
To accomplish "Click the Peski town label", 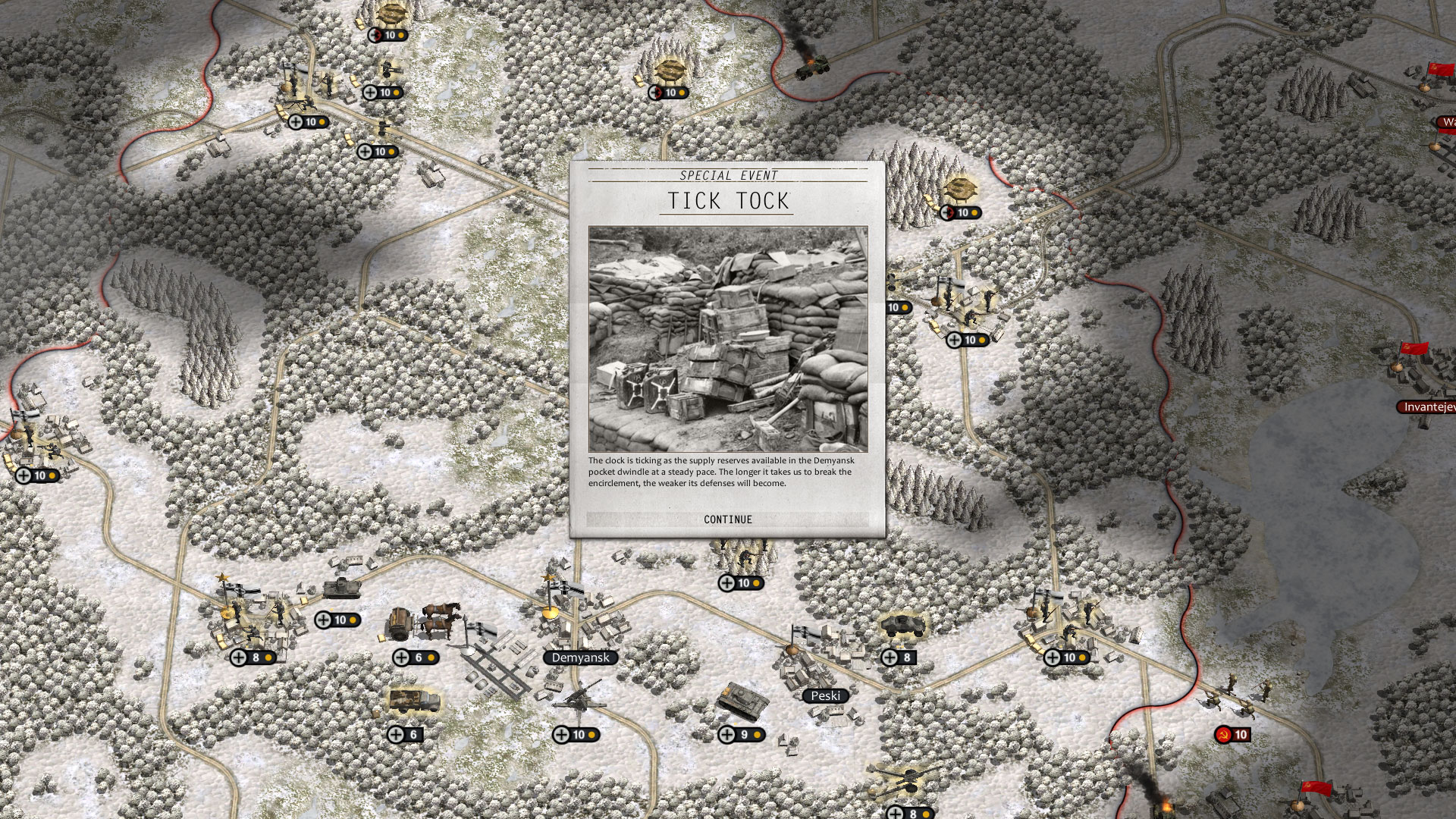I will 827,695.
